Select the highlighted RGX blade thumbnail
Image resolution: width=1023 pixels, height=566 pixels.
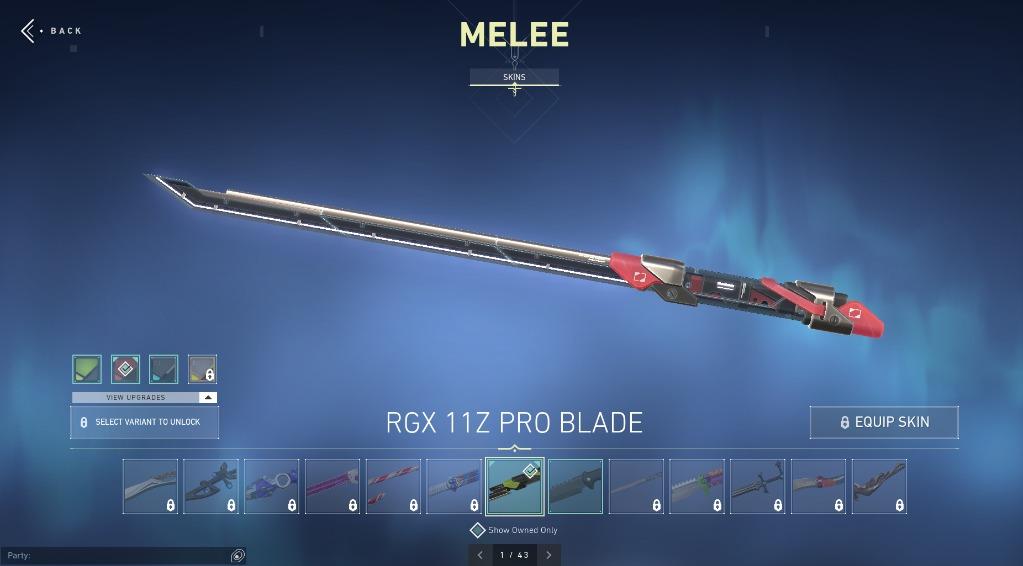coord(515,486)
